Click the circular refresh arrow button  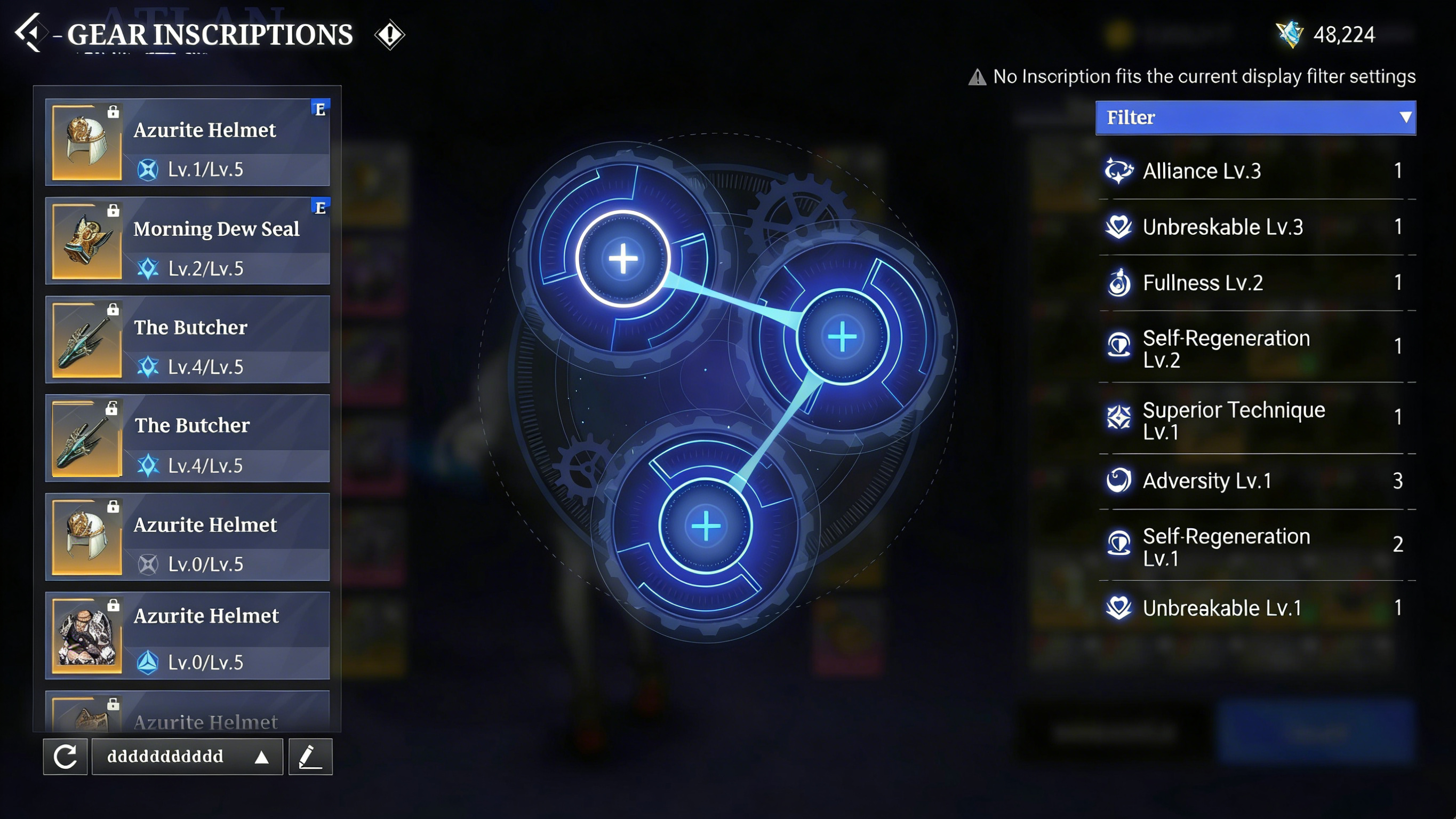point(66,756)
